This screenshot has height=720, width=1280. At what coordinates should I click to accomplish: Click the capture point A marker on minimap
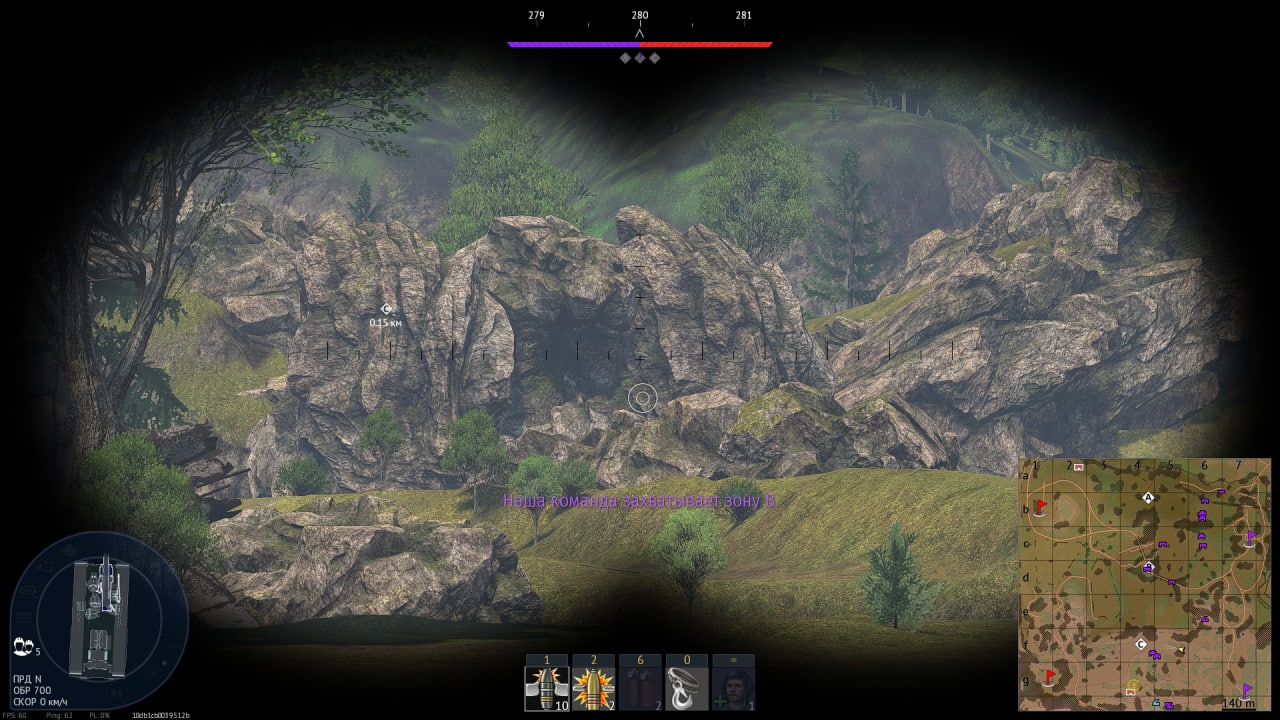coord(1148,497)
